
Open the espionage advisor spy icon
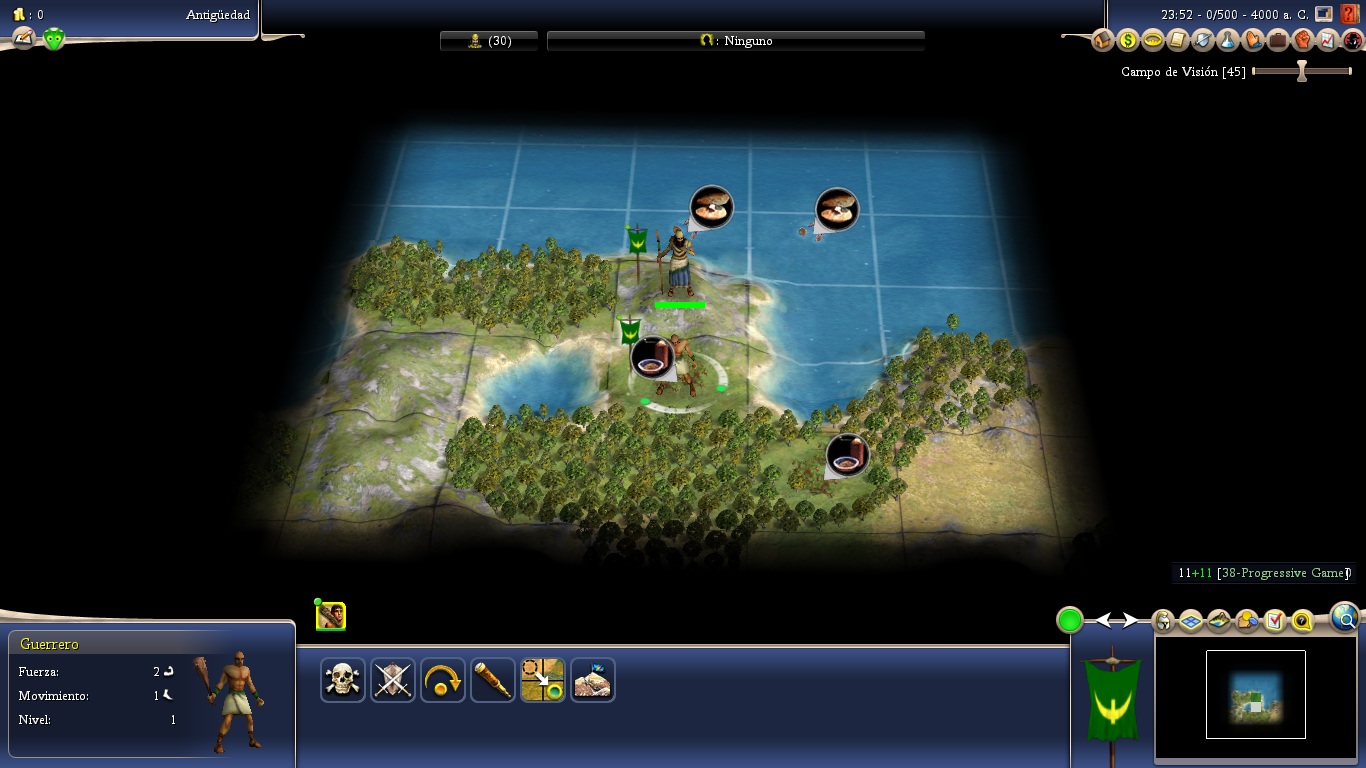click(x=1352, y=41)
